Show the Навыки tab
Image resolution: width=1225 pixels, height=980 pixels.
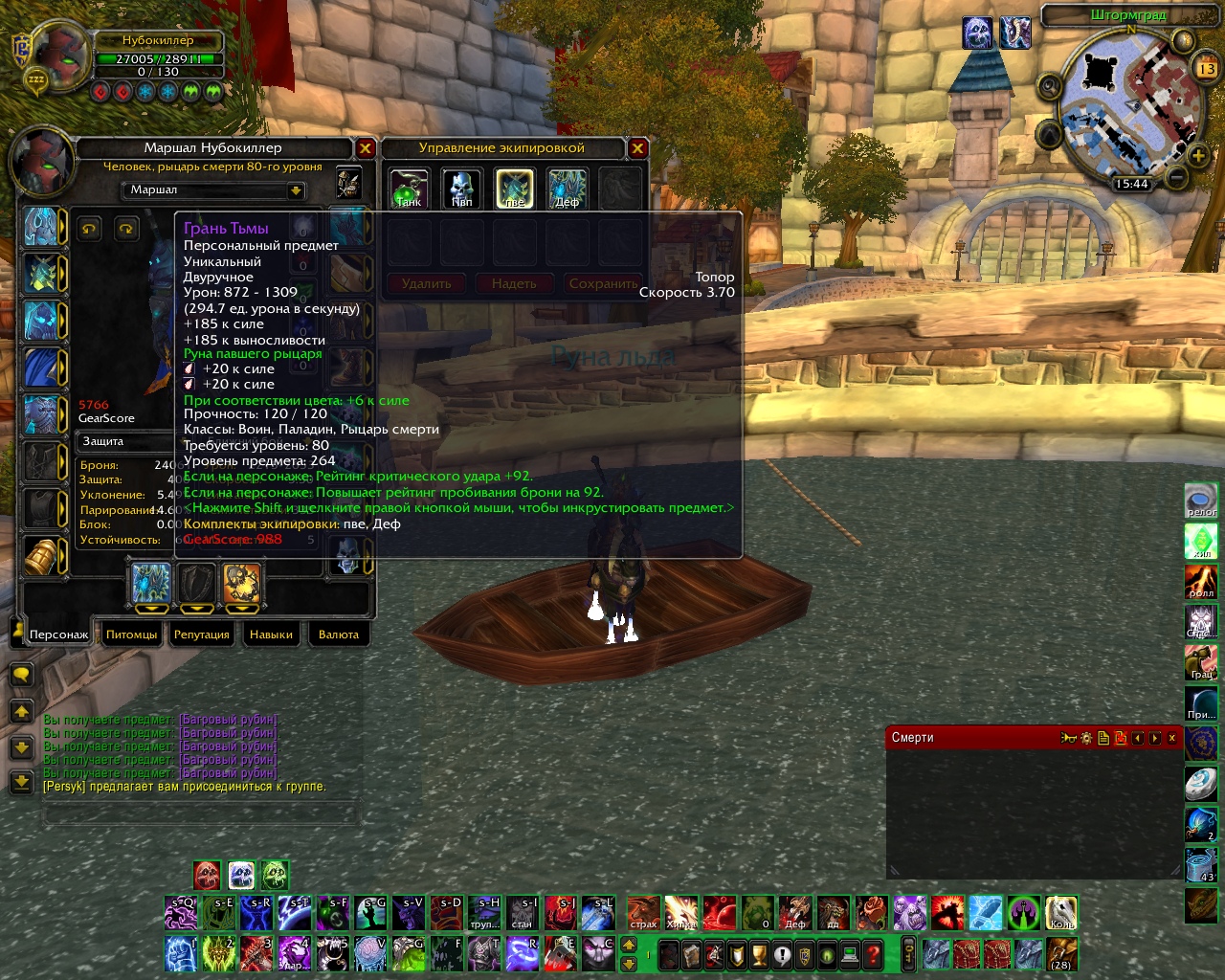(272, 635)
